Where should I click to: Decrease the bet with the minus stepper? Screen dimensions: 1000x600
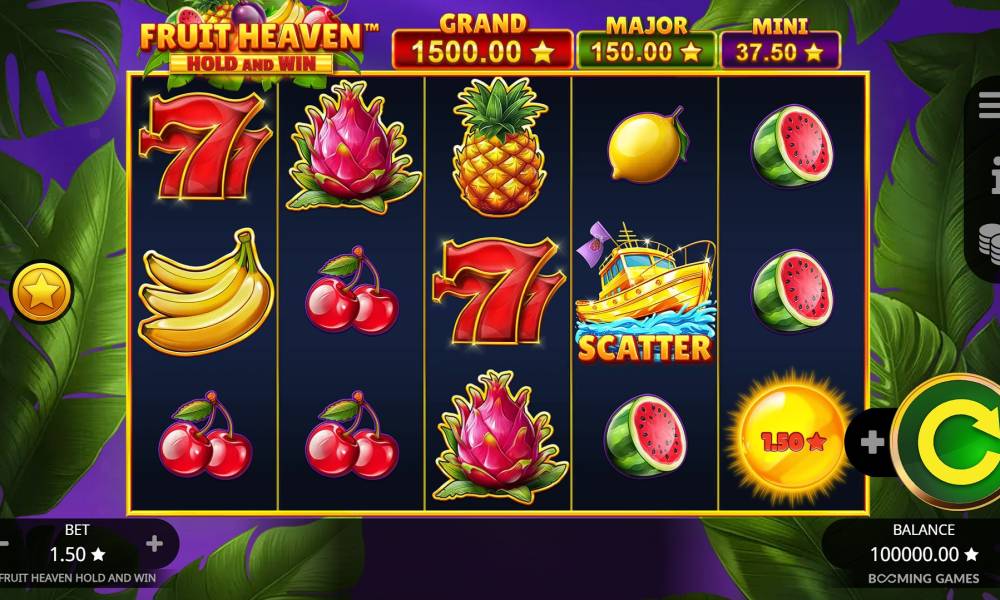click(x=4, y=544)
